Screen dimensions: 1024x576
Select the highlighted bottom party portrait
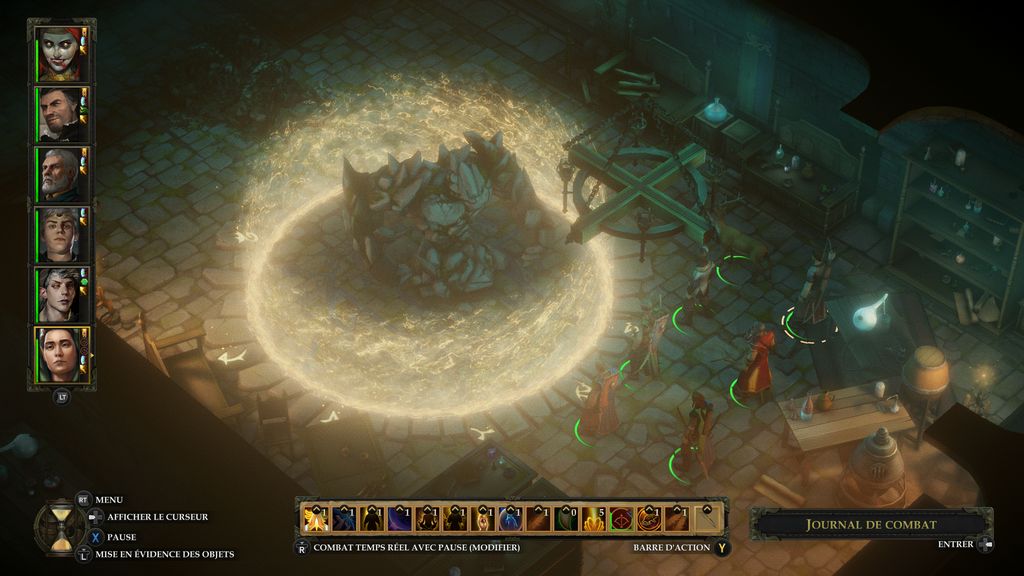click(x=59, y=354)
